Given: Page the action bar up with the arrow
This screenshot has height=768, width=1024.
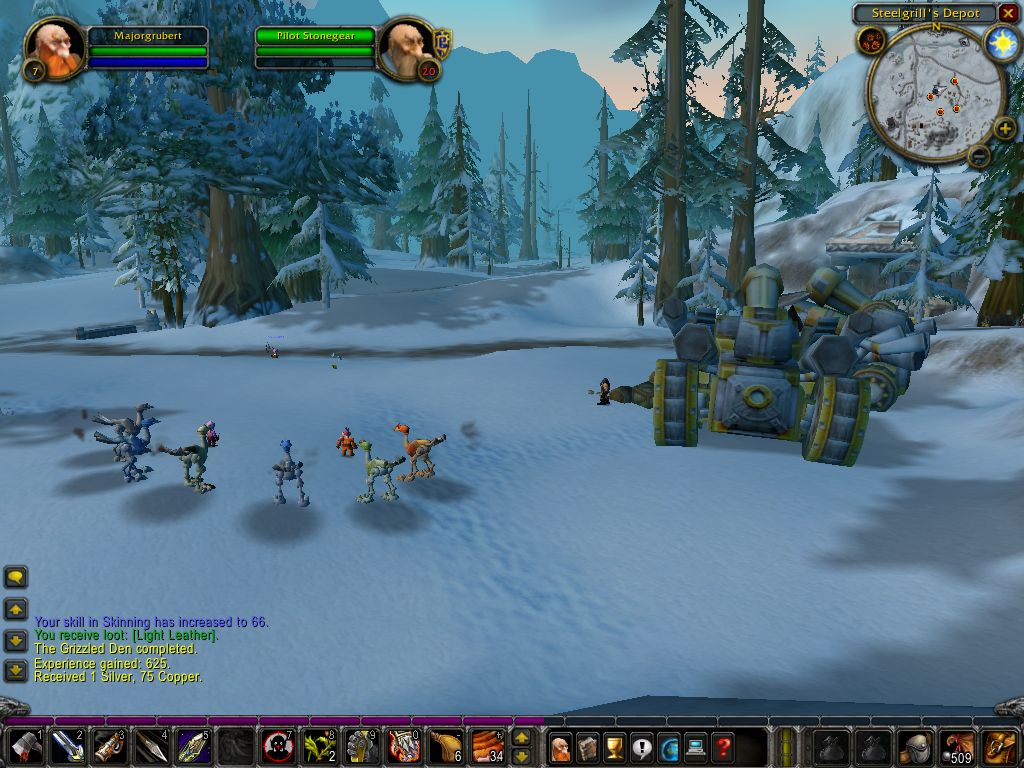Looking at the screenshot, I should pyautogui.click(x=521, y=738).
